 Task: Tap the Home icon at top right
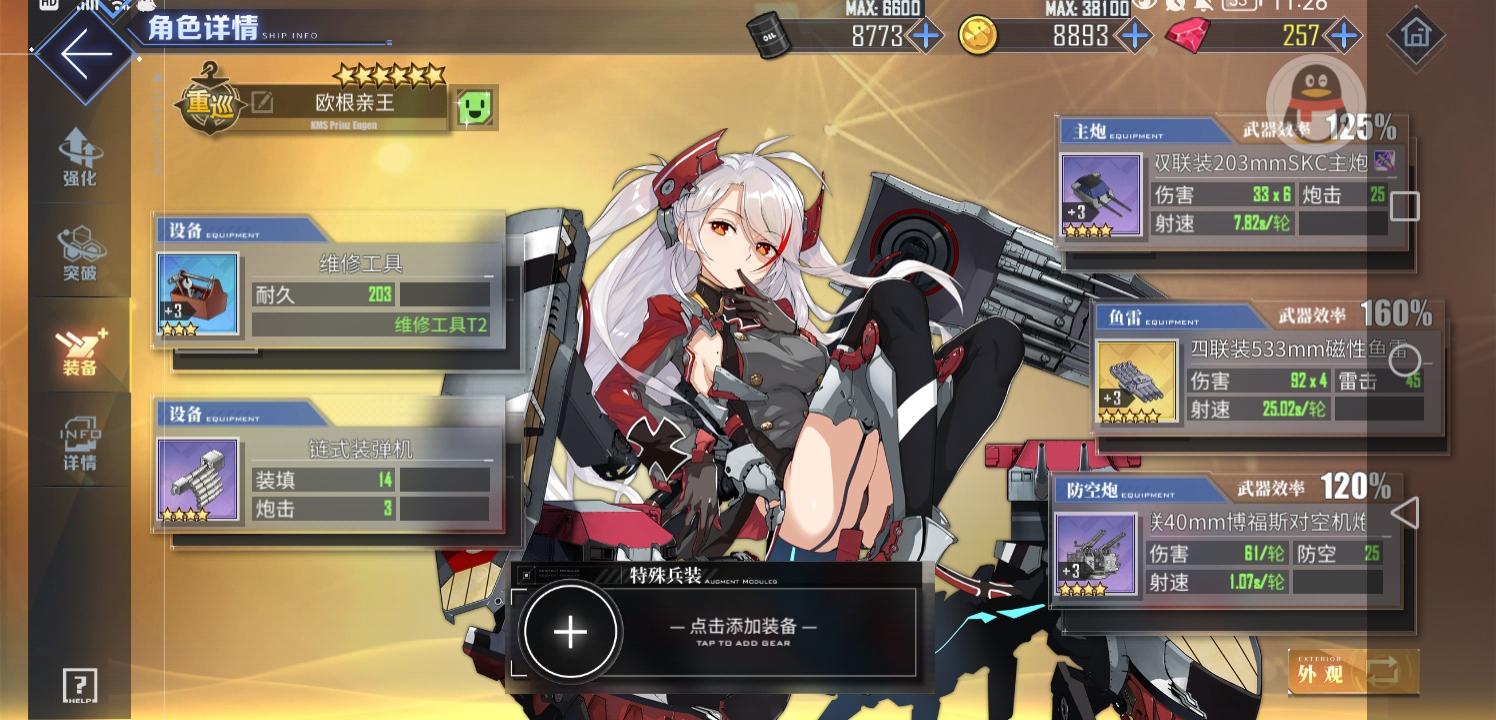pos(1415,36)
